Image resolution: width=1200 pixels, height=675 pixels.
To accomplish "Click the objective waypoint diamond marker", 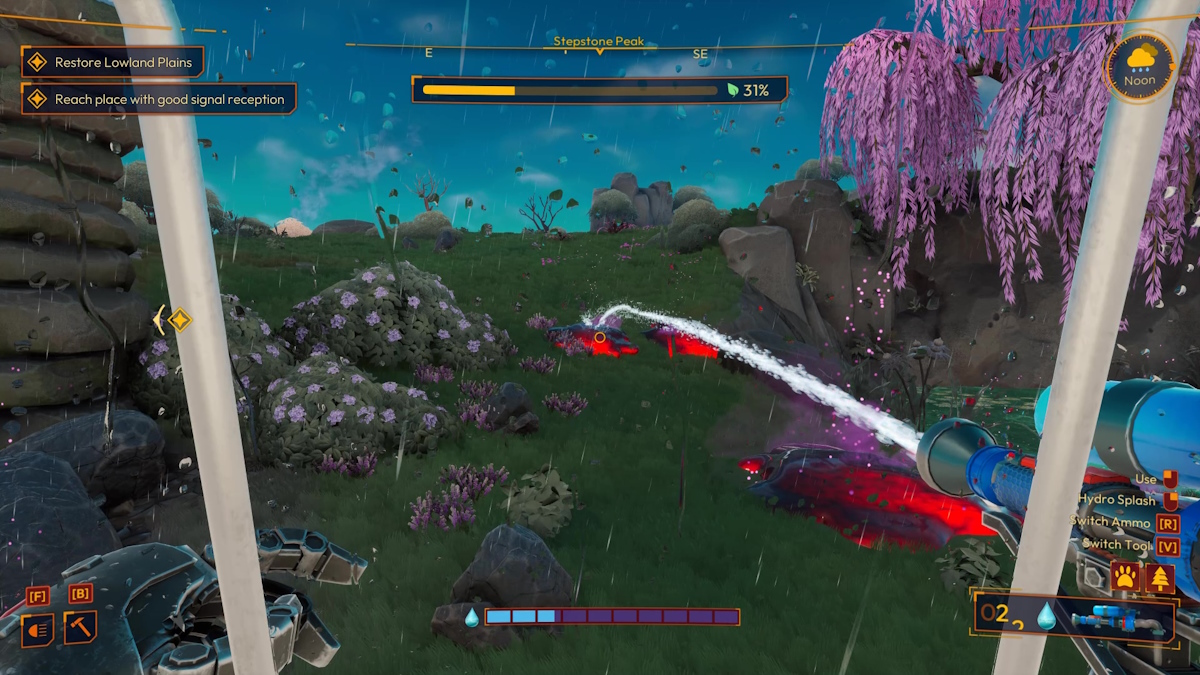I will pos(180,320).
